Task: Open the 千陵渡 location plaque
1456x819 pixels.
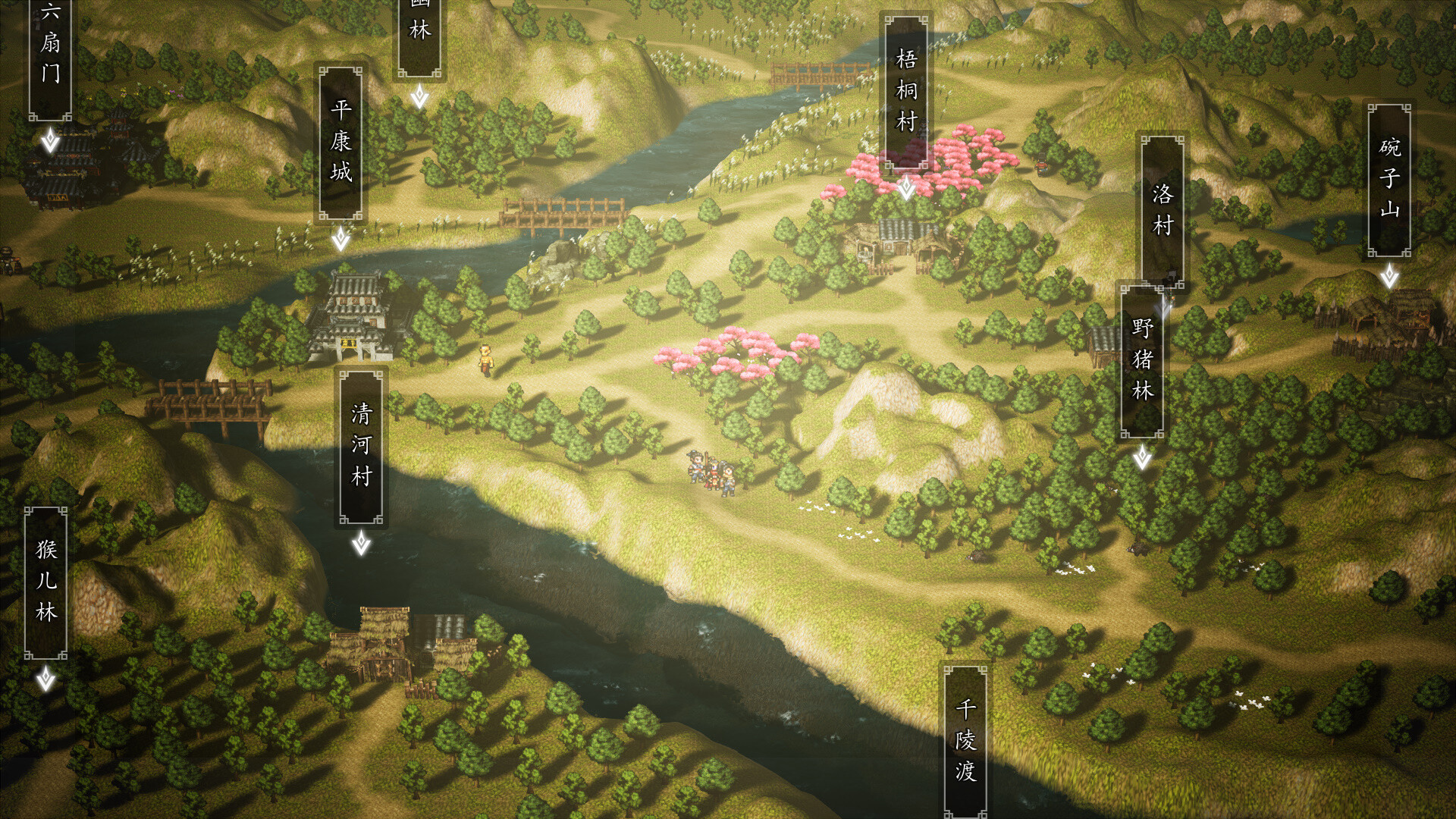Action: point(965,739)
